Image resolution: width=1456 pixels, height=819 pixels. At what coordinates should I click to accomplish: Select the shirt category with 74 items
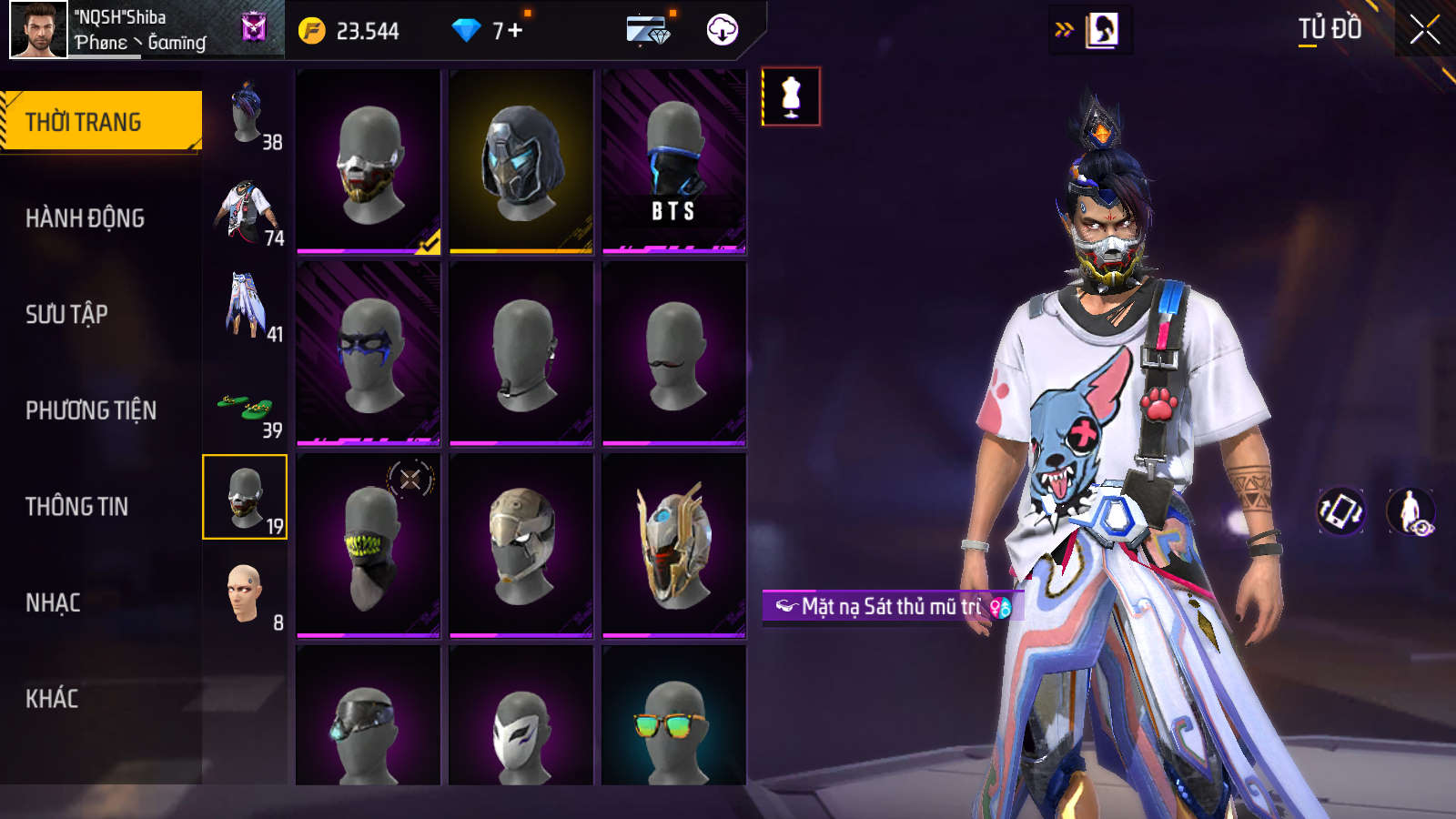[x=246, y=212]
